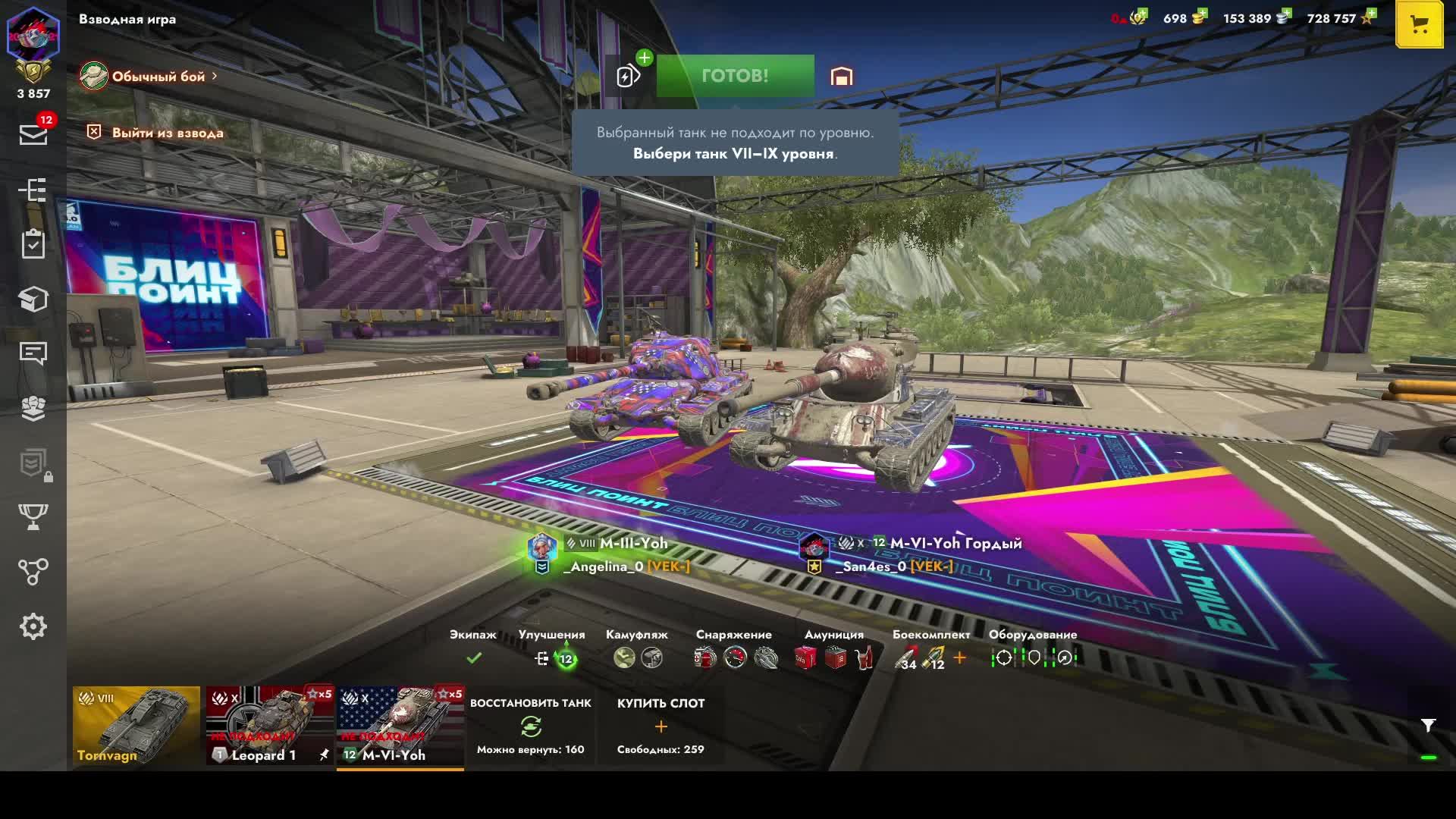Select the Tornvagn tank in carousel
Image resolution: width=1456 pixels, height=819 pixels.
(x=136, y=726)
